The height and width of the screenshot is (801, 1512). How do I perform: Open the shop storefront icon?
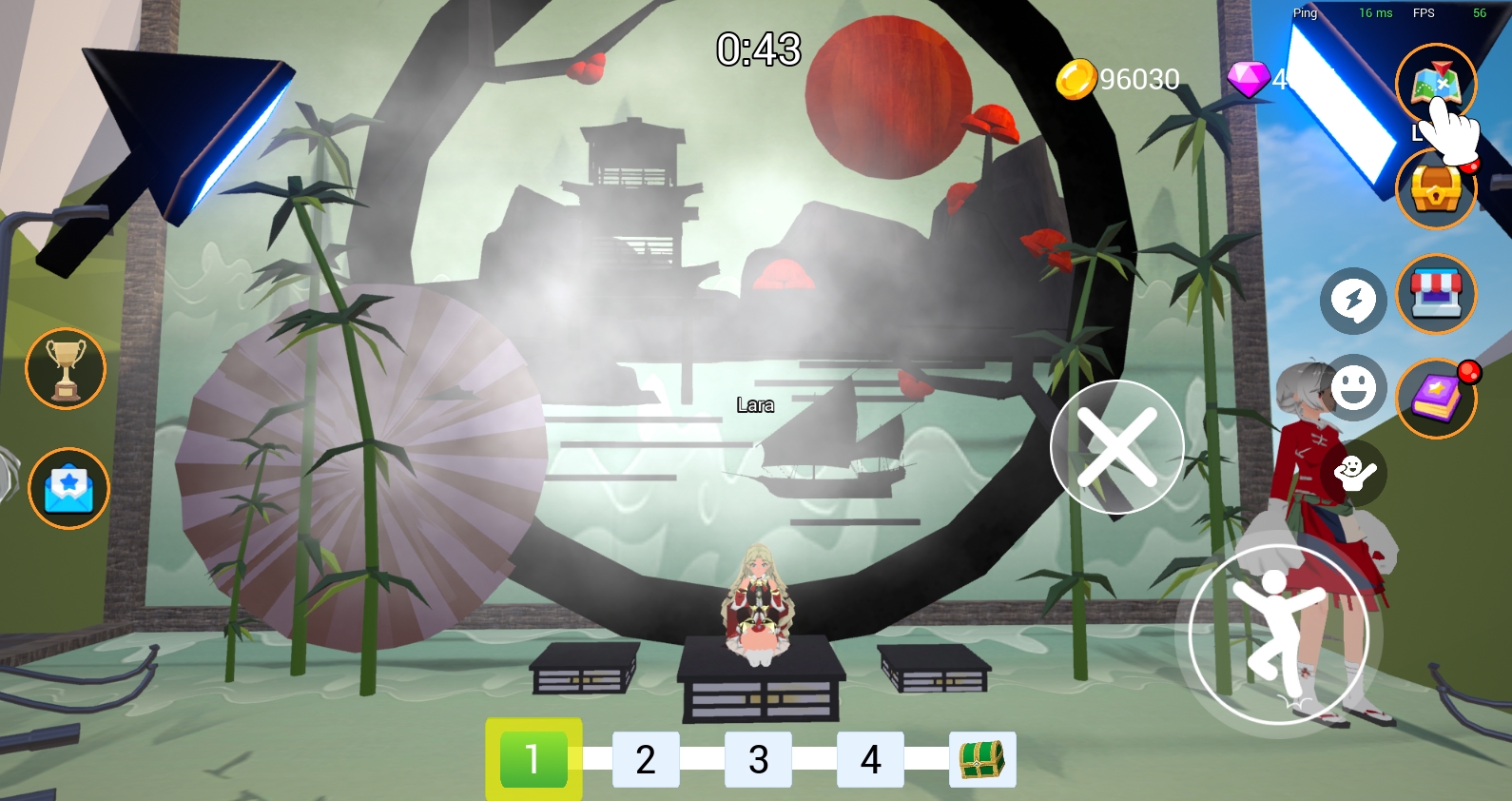[1436, 294]
